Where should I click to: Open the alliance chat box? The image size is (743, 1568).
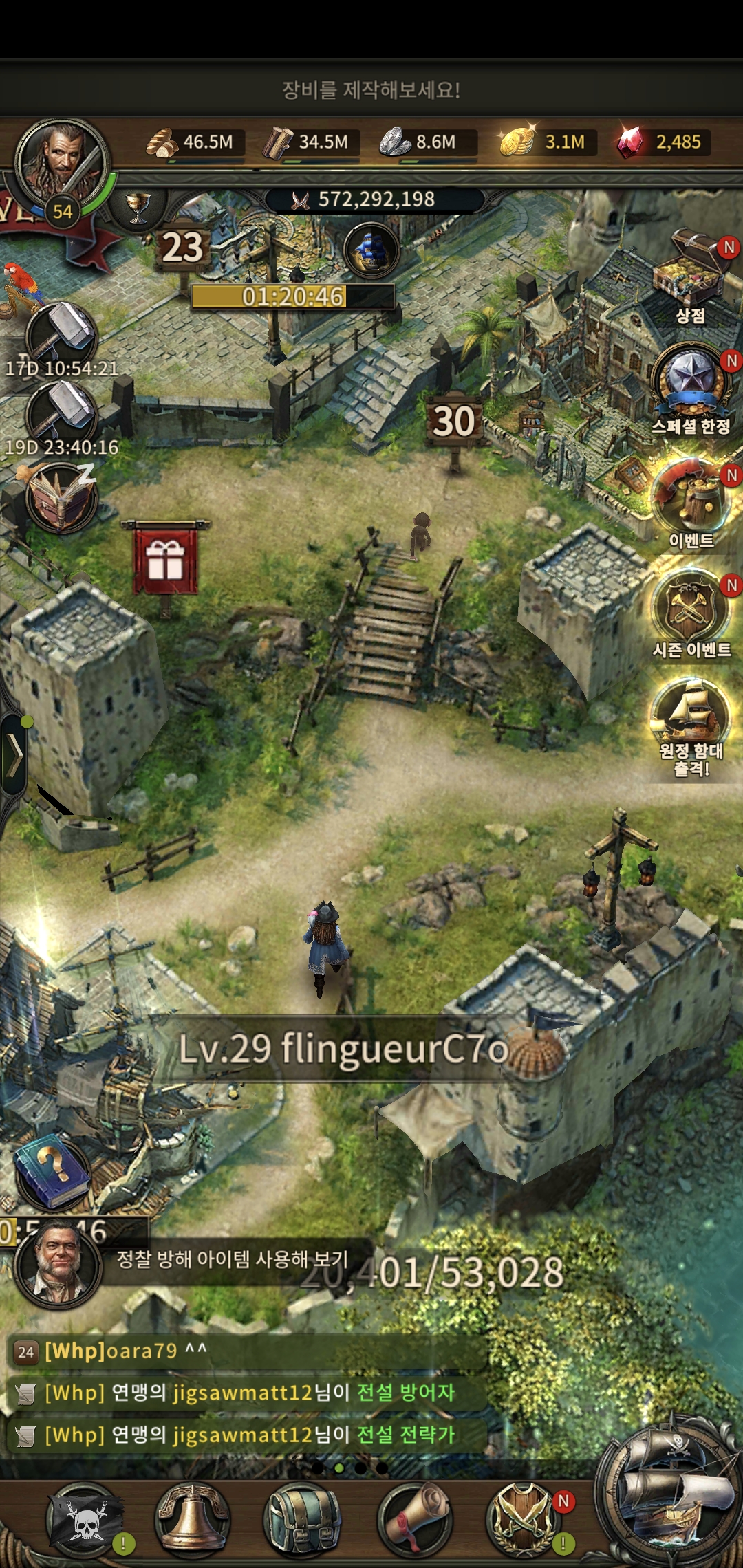click(x=248, y=1393)
